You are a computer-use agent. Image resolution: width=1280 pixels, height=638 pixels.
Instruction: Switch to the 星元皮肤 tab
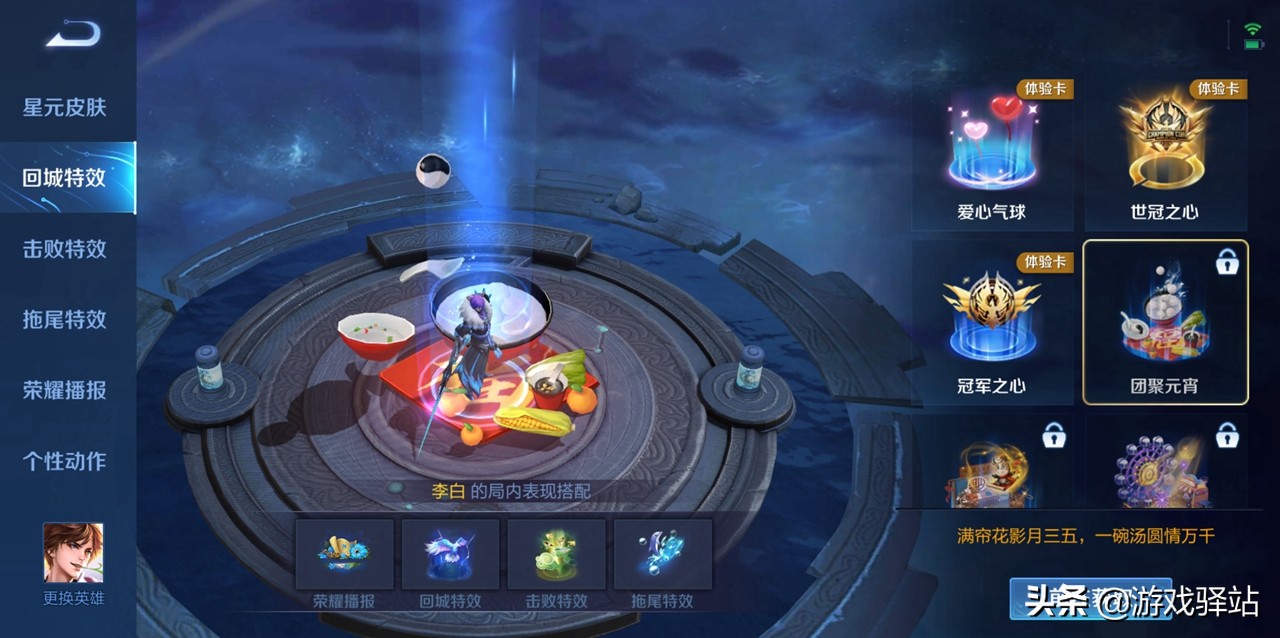click(65, 107)
